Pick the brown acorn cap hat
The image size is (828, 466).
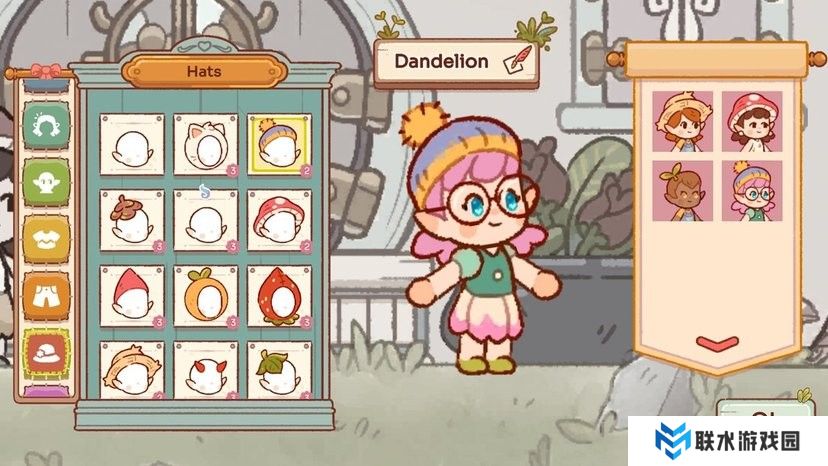click(x=131, y=220)
